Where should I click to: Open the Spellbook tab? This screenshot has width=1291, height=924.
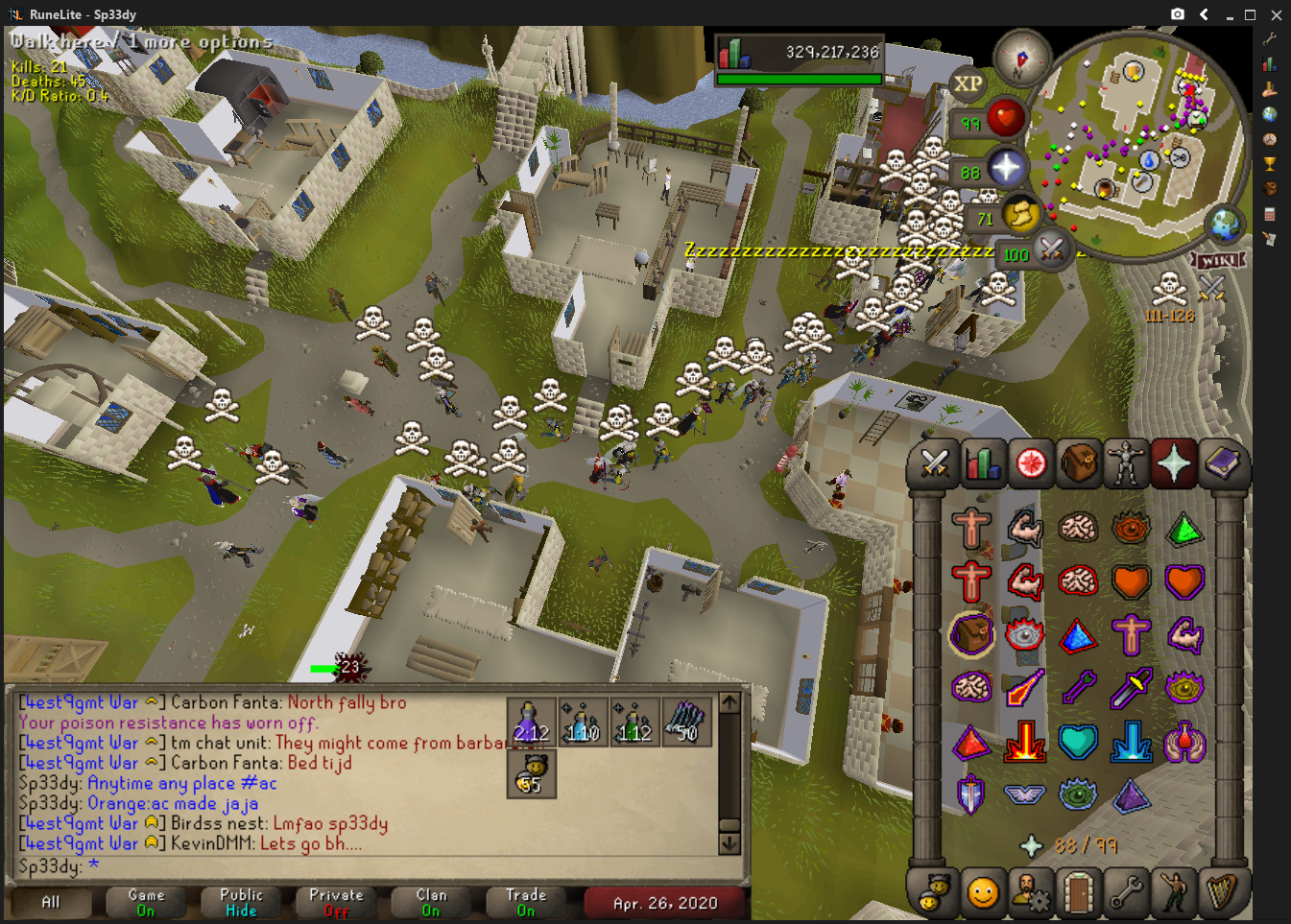pos(1222,464)
